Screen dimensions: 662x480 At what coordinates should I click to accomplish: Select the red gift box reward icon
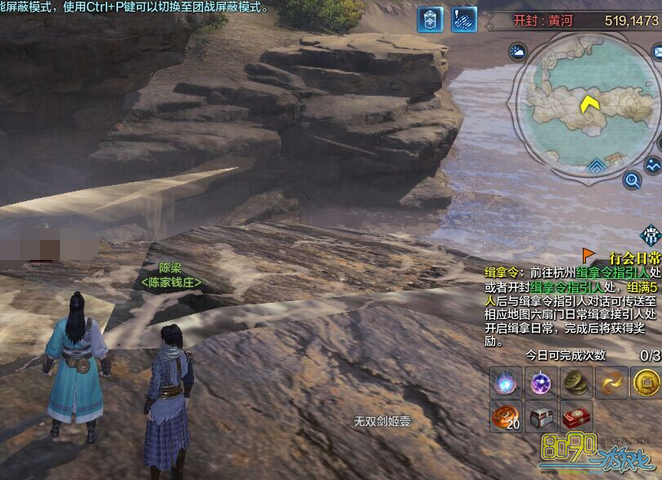(x=575, y=416)
